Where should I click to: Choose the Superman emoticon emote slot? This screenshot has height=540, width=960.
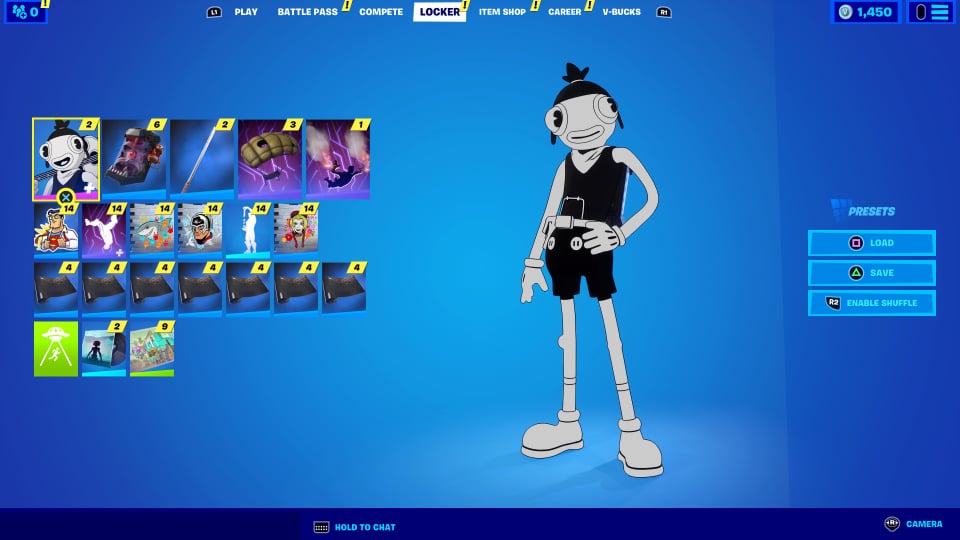pos(56,230)
